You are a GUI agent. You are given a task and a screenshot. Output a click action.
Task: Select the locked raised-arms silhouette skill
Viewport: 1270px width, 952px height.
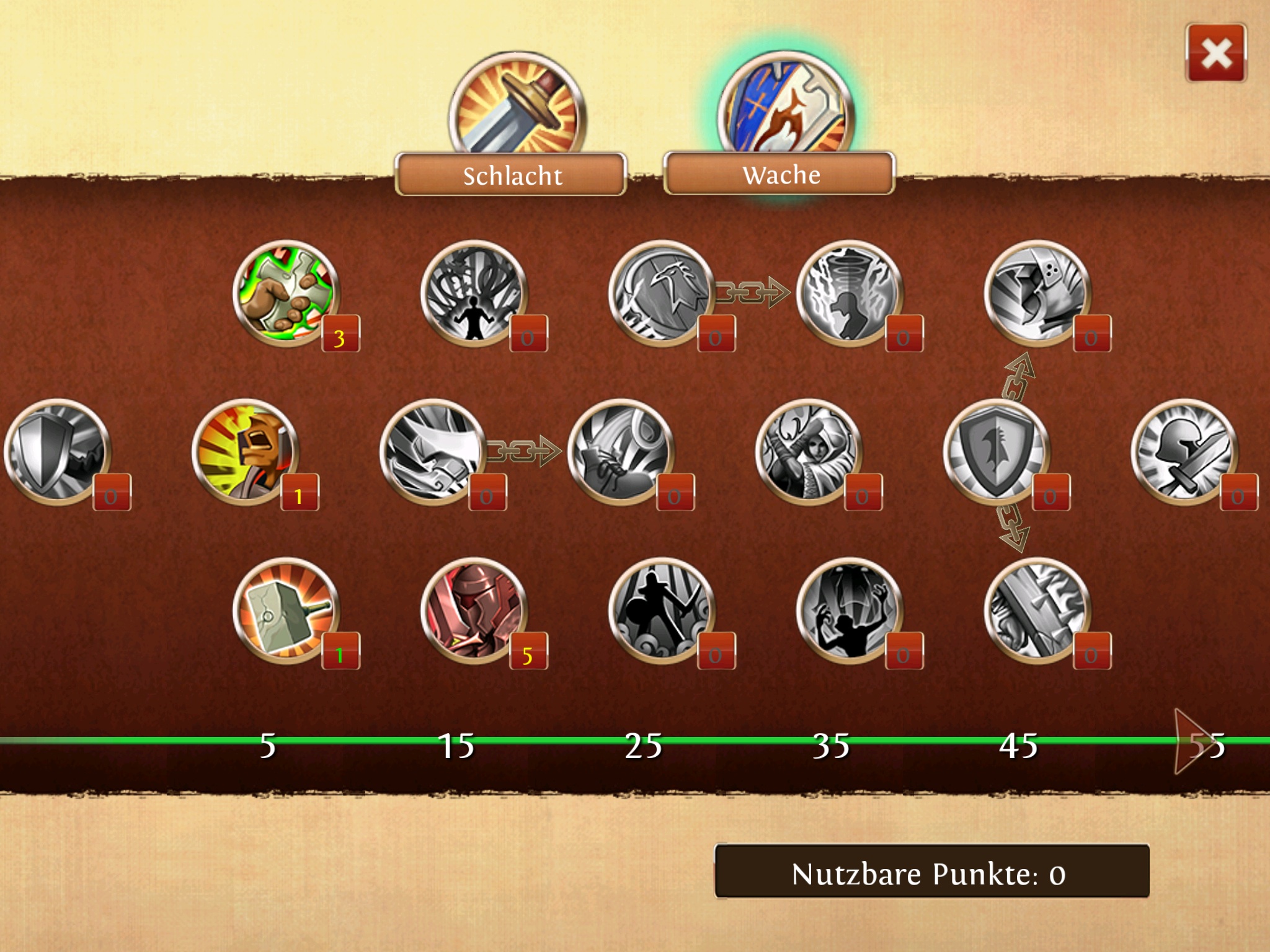(850, 611)
